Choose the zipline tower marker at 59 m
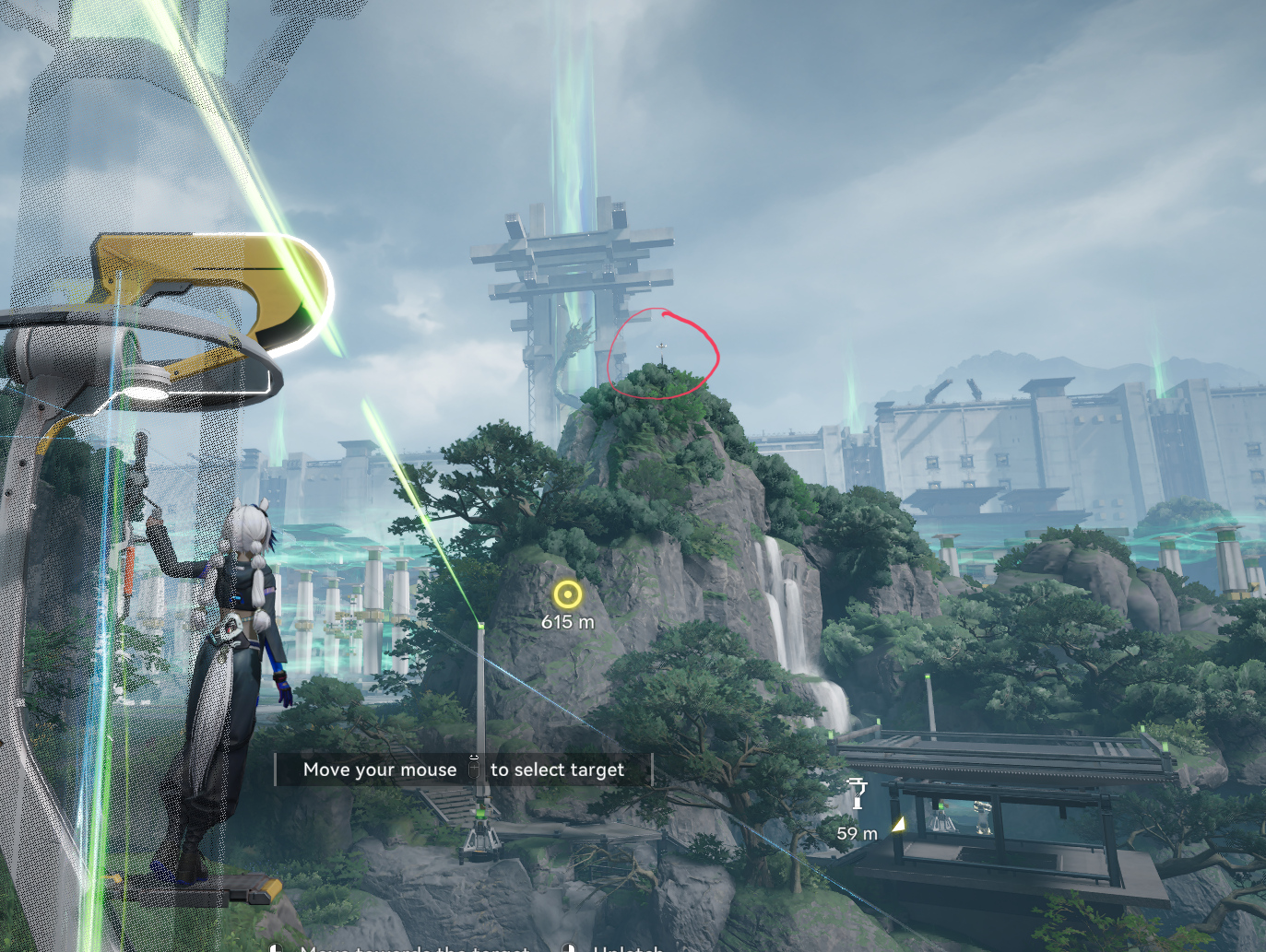Image resolution: width=1266 pixels, height=952 pixels. pos(858,793)
